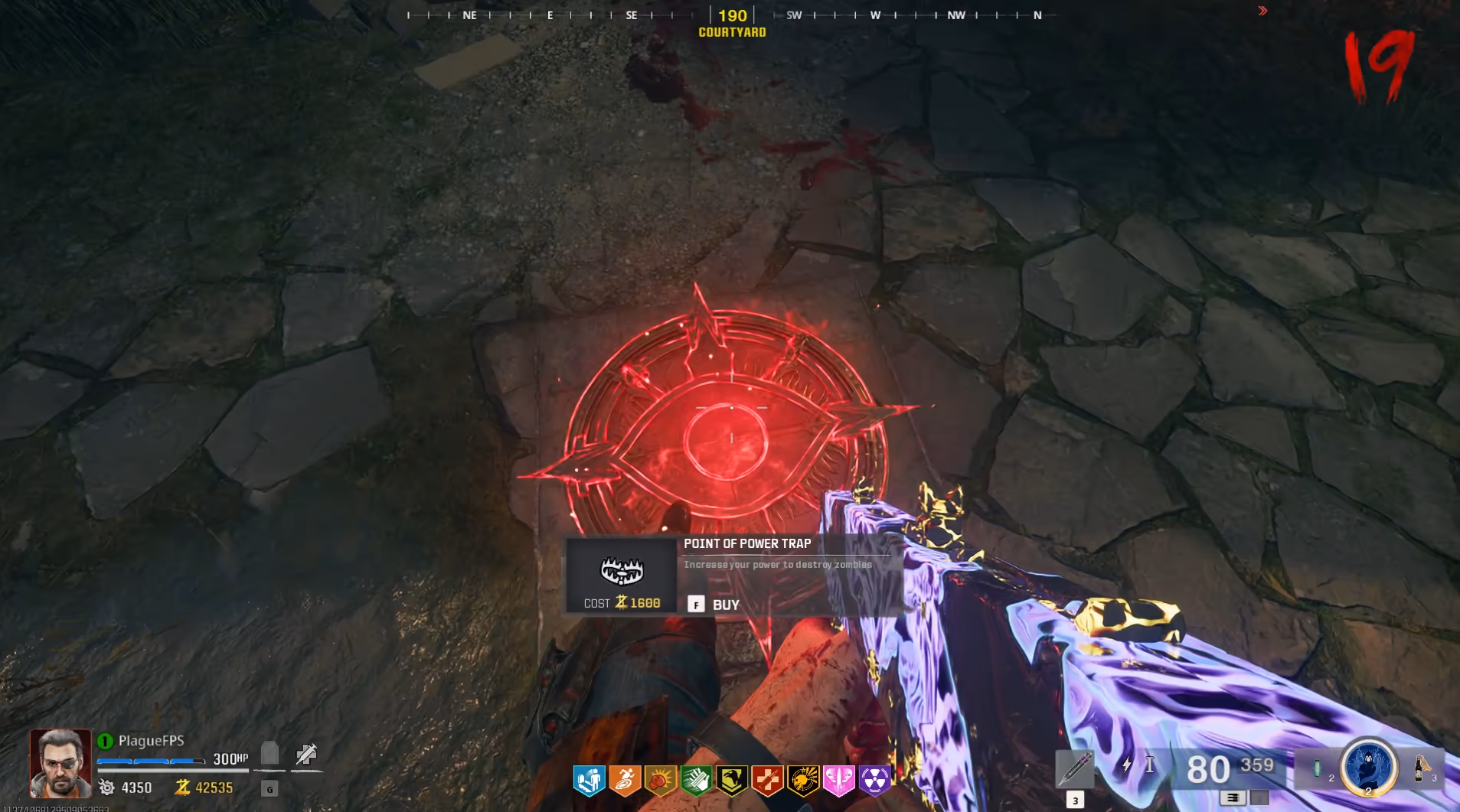The image size is (1460, 812).
Task: Click the Point of Power Trap icon
Action: tap(621, 570)
